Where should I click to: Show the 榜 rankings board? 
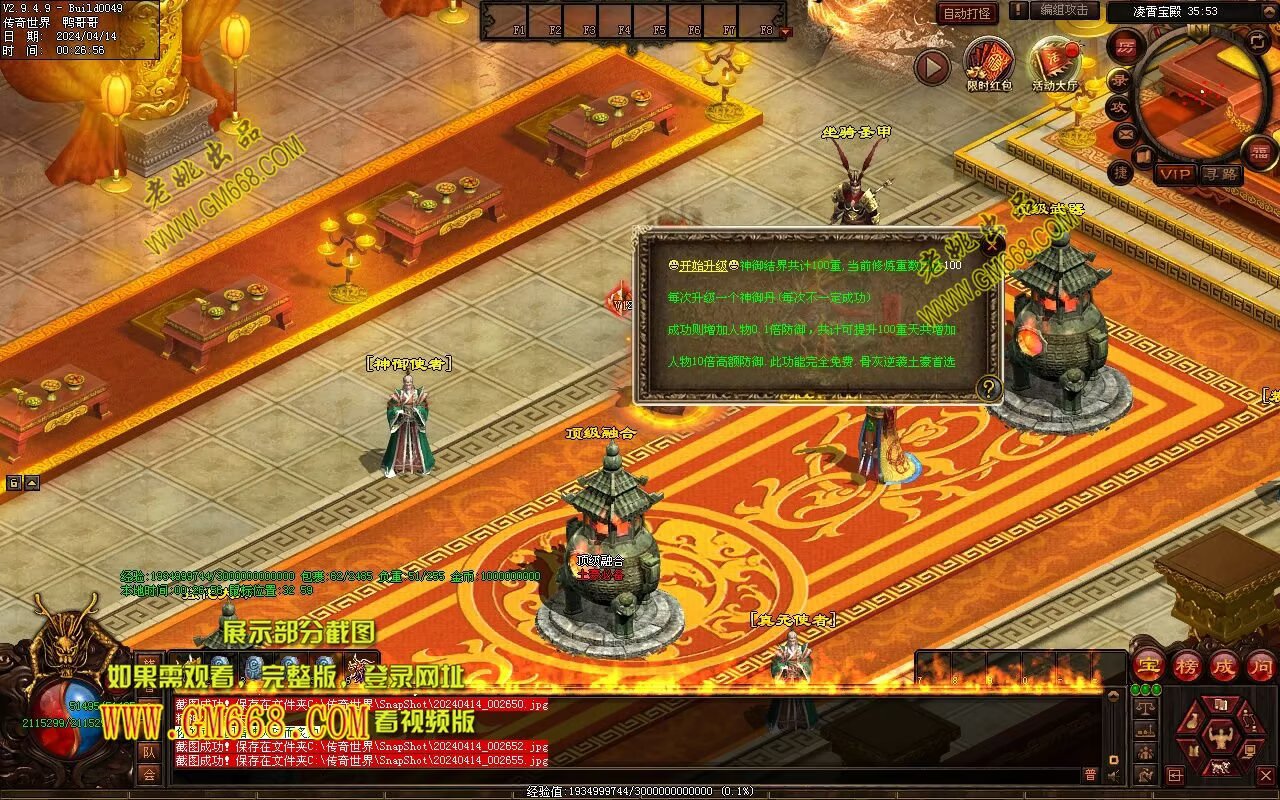[1187, 665]
